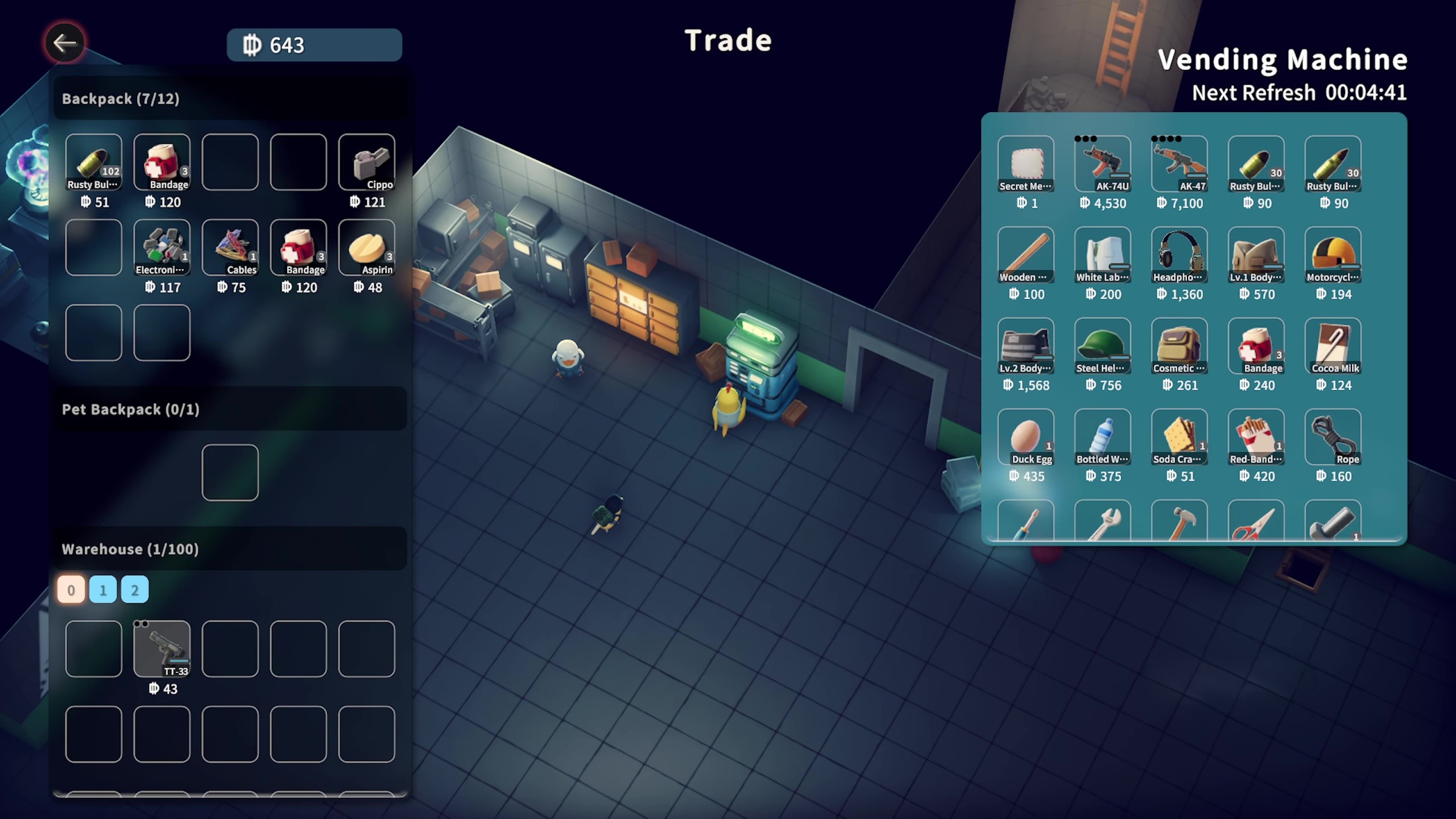The height and width of the screenshot is (819, 1456).
Task: Choose the Cocoa Milk item
Action: (1333, 346)
